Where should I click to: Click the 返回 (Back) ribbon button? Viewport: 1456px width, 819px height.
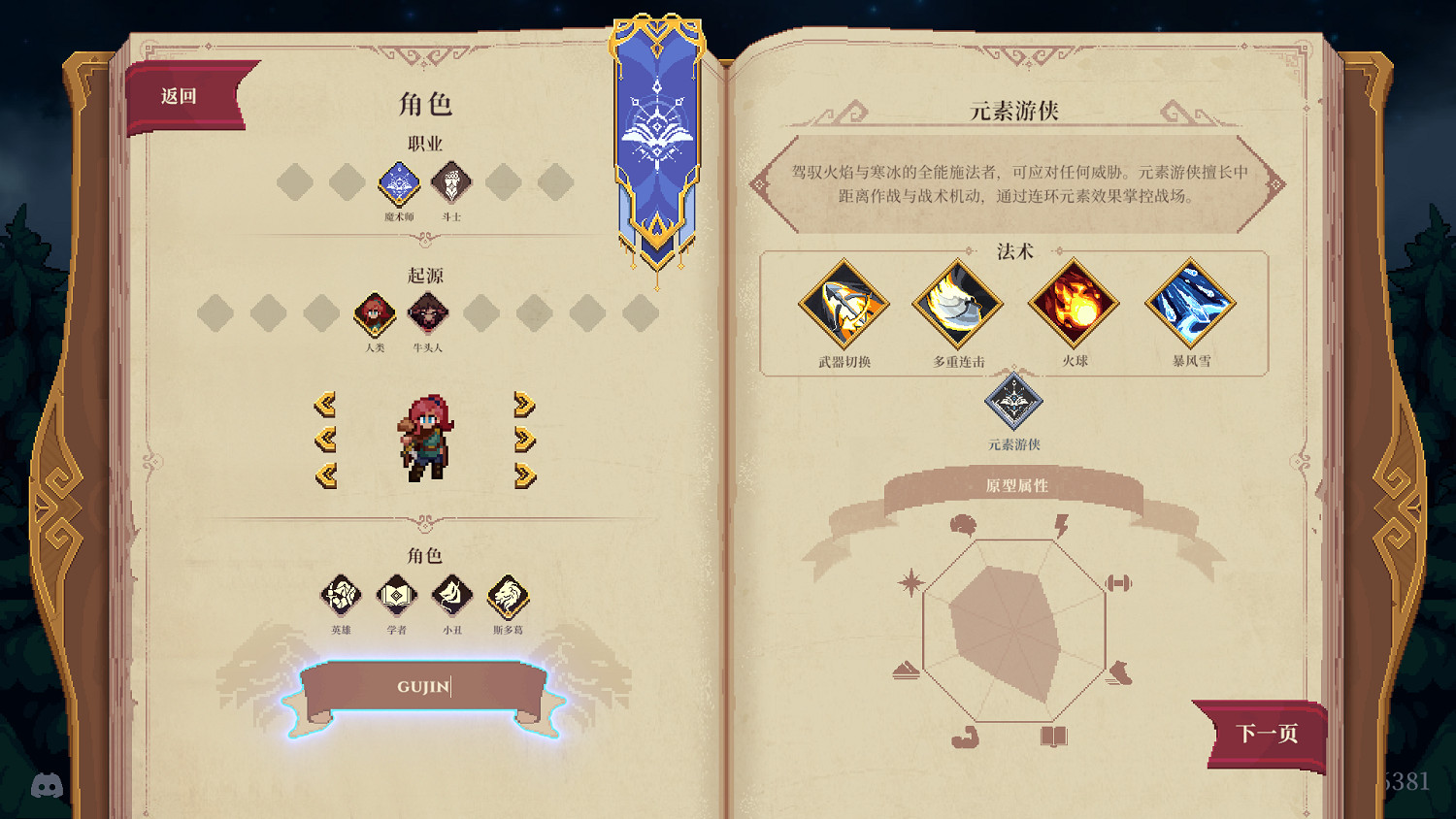[x=178, y=94]
